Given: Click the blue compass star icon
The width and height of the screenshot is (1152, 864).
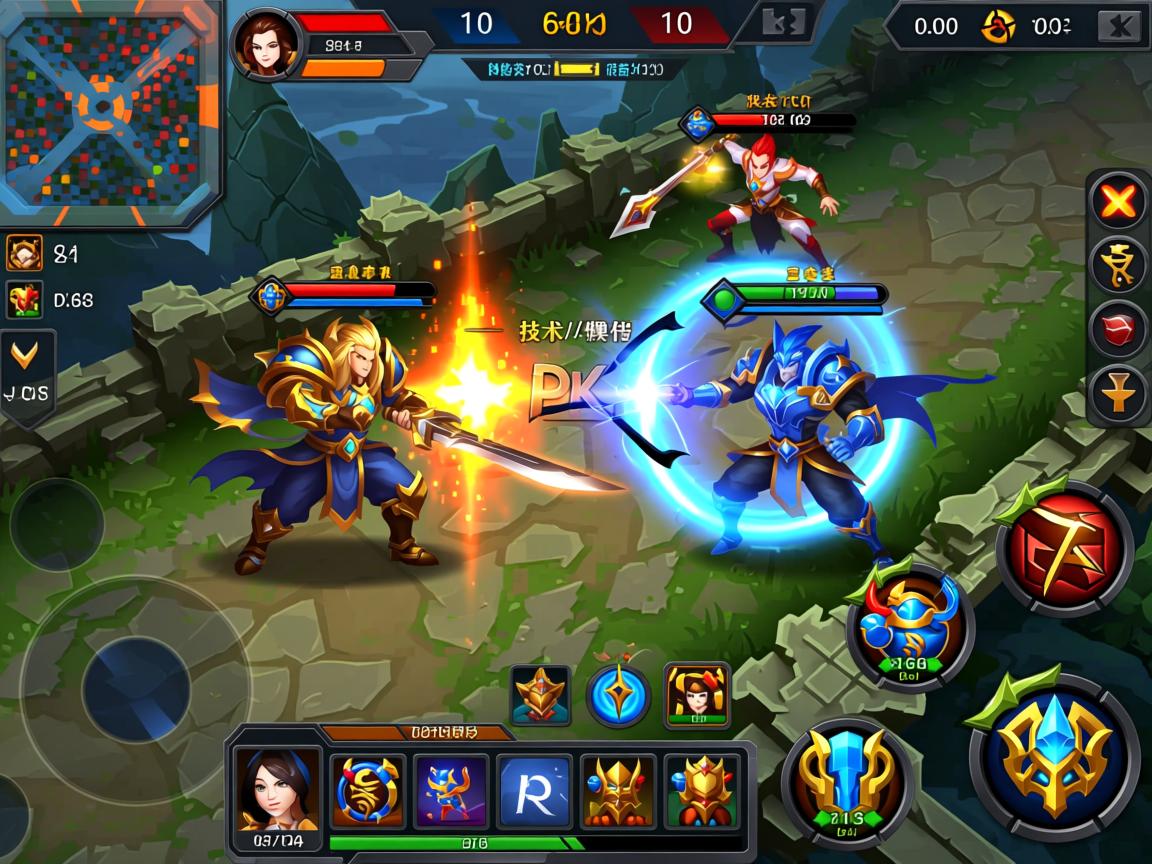Looking at the screenshot, I should pos(618,695).
